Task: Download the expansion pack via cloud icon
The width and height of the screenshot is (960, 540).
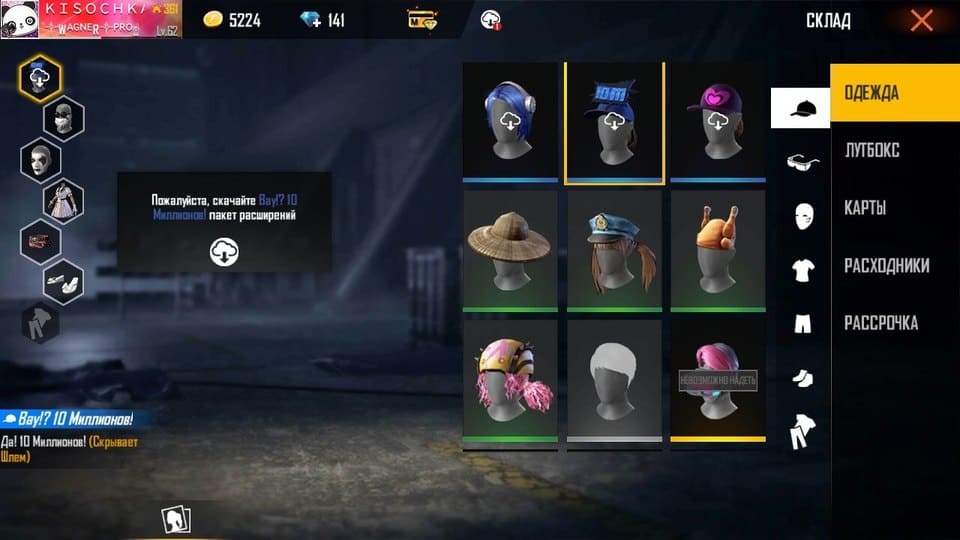Action: tap(224, 251)
